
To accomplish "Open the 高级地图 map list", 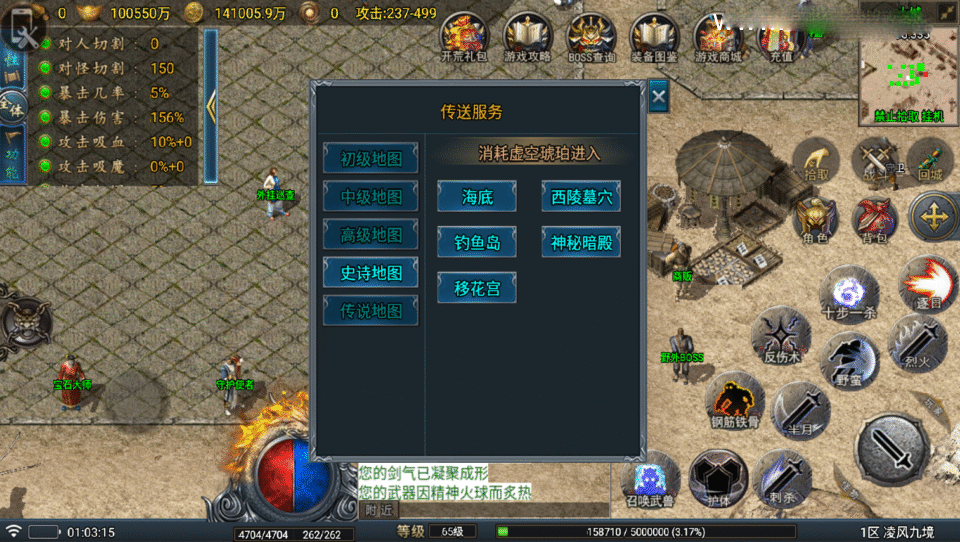I will click(x=371, y=235).
